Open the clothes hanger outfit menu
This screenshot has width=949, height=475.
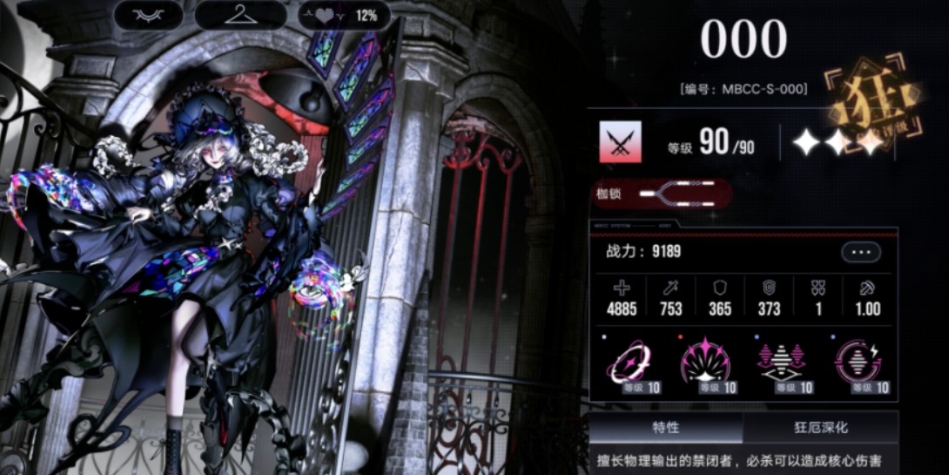tap(240, 15)
